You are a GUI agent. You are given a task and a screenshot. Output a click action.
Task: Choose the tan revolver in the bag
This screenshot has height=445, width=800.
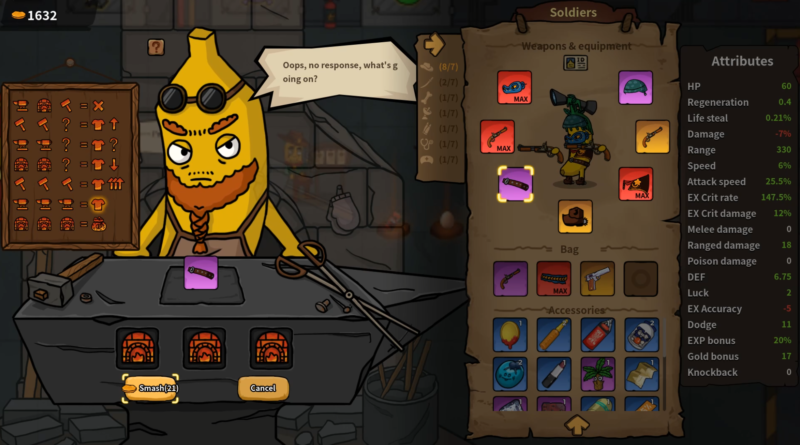(598, 278)
